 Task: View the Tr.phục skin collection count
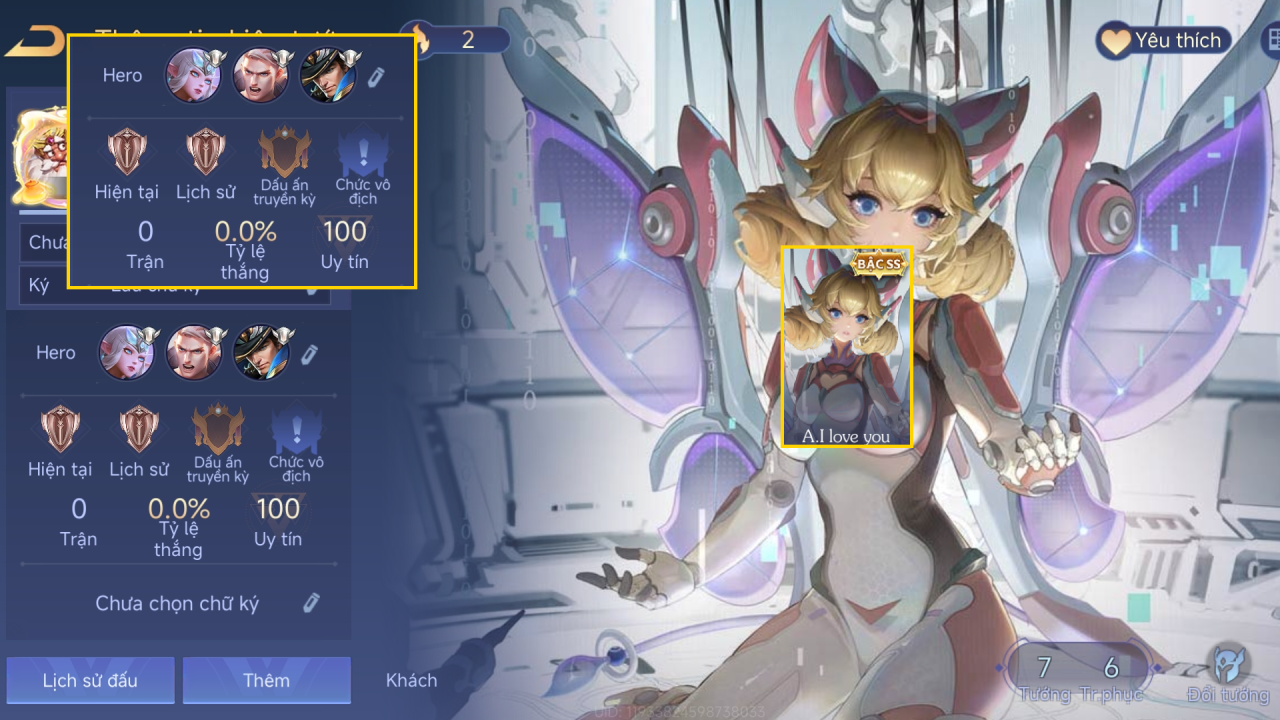coord(1111,675)
